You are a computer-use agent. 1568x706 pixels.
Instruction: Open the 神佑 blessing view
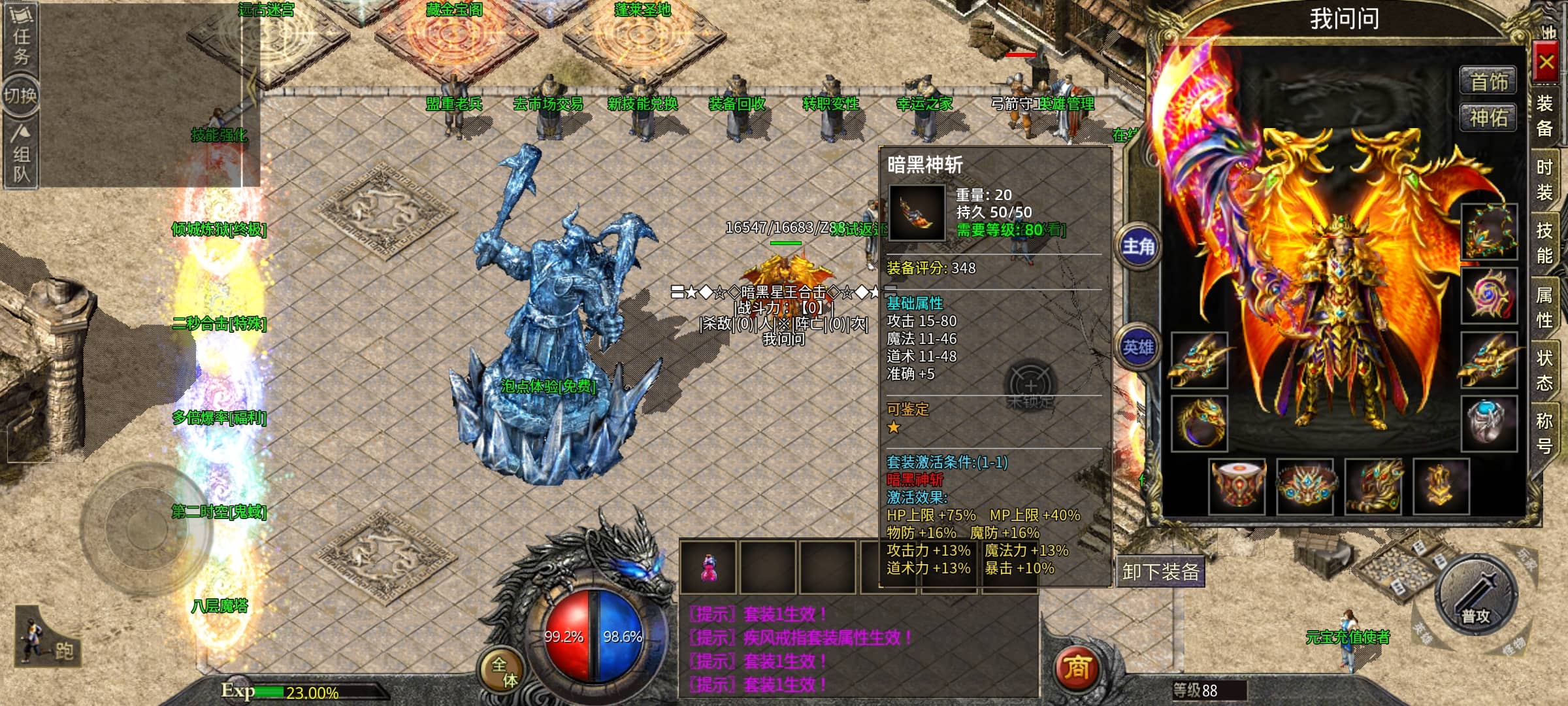(1488, 118)
